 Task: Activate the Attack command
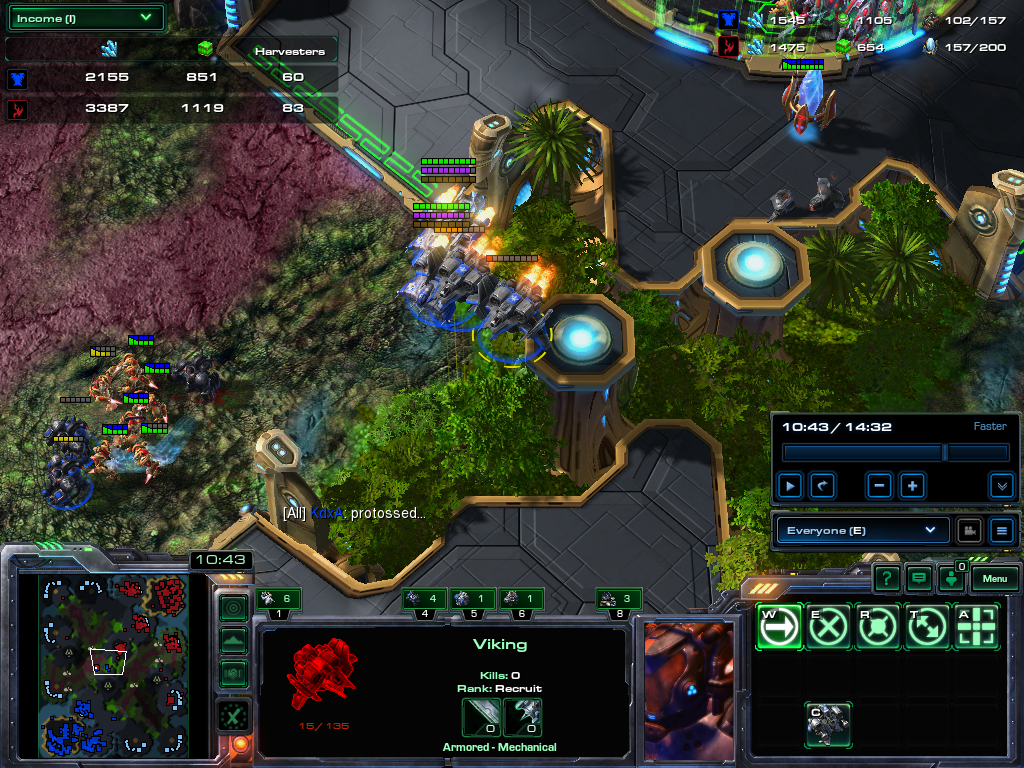click(x=975, y=627)
